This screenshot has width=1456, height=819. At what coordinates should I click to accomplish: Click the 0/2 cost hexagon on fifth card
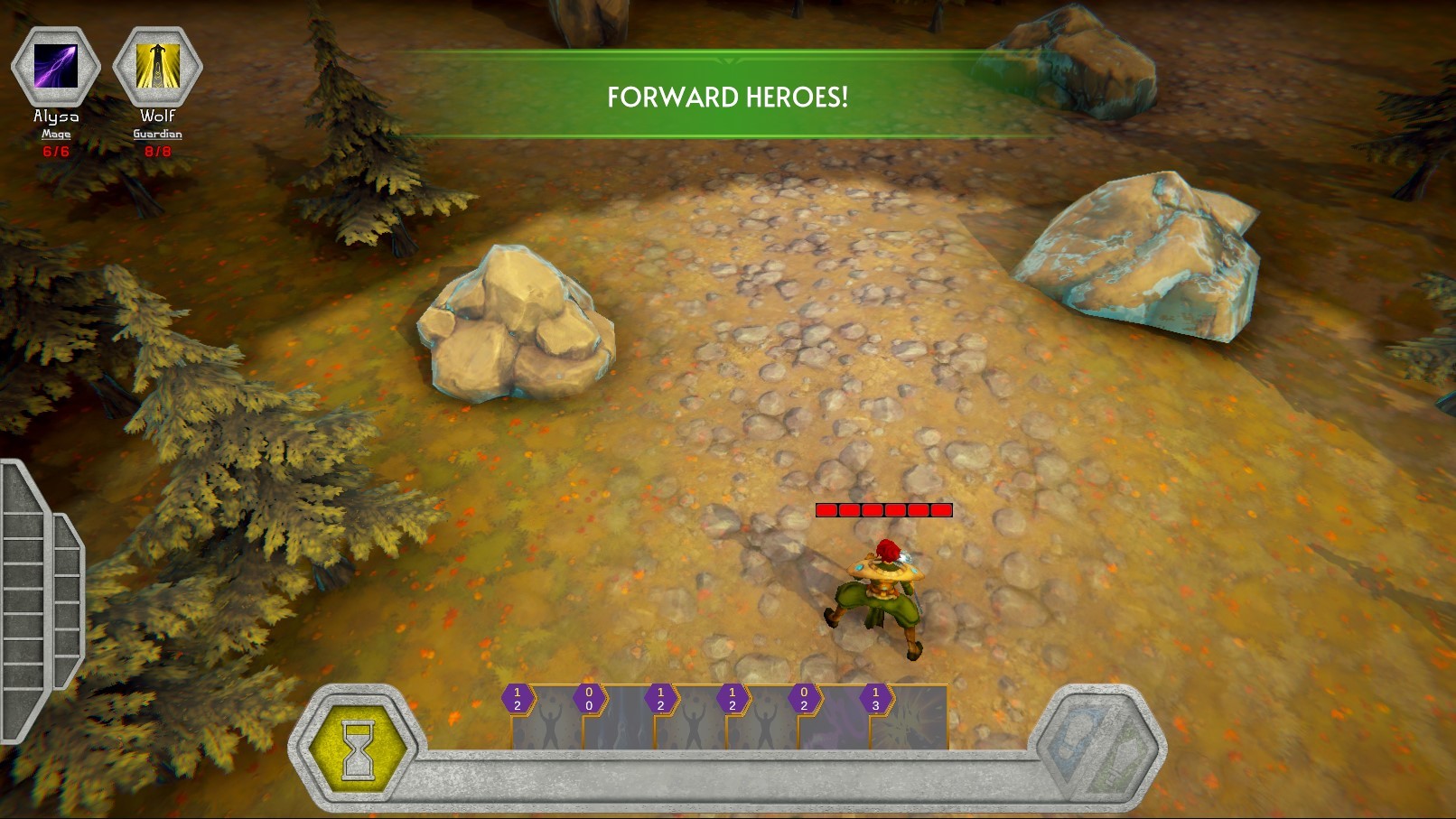click(802, 698)
